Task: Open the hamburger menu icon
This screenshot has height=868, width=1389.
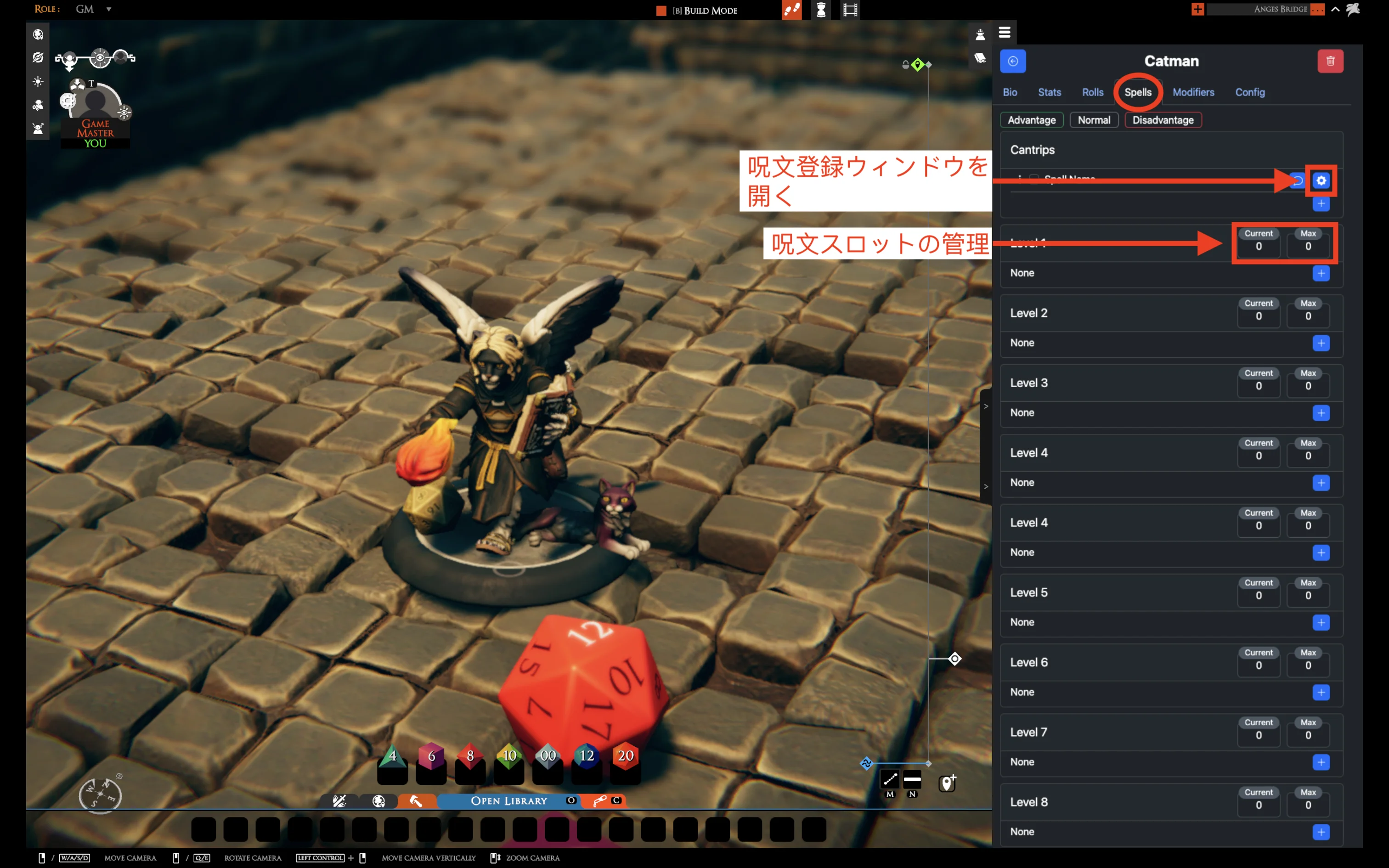Action: pos(1005,33)
